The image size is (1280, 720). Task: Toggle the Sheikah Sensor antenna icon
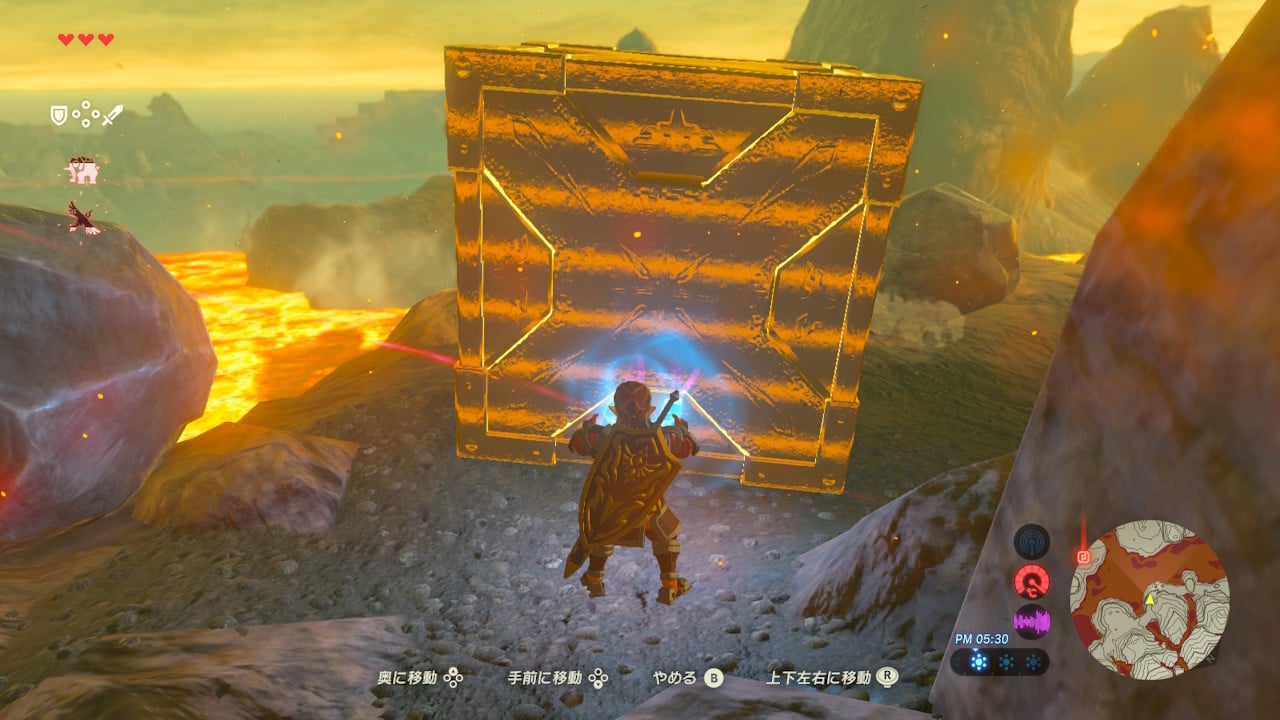tap(1032, 541)
